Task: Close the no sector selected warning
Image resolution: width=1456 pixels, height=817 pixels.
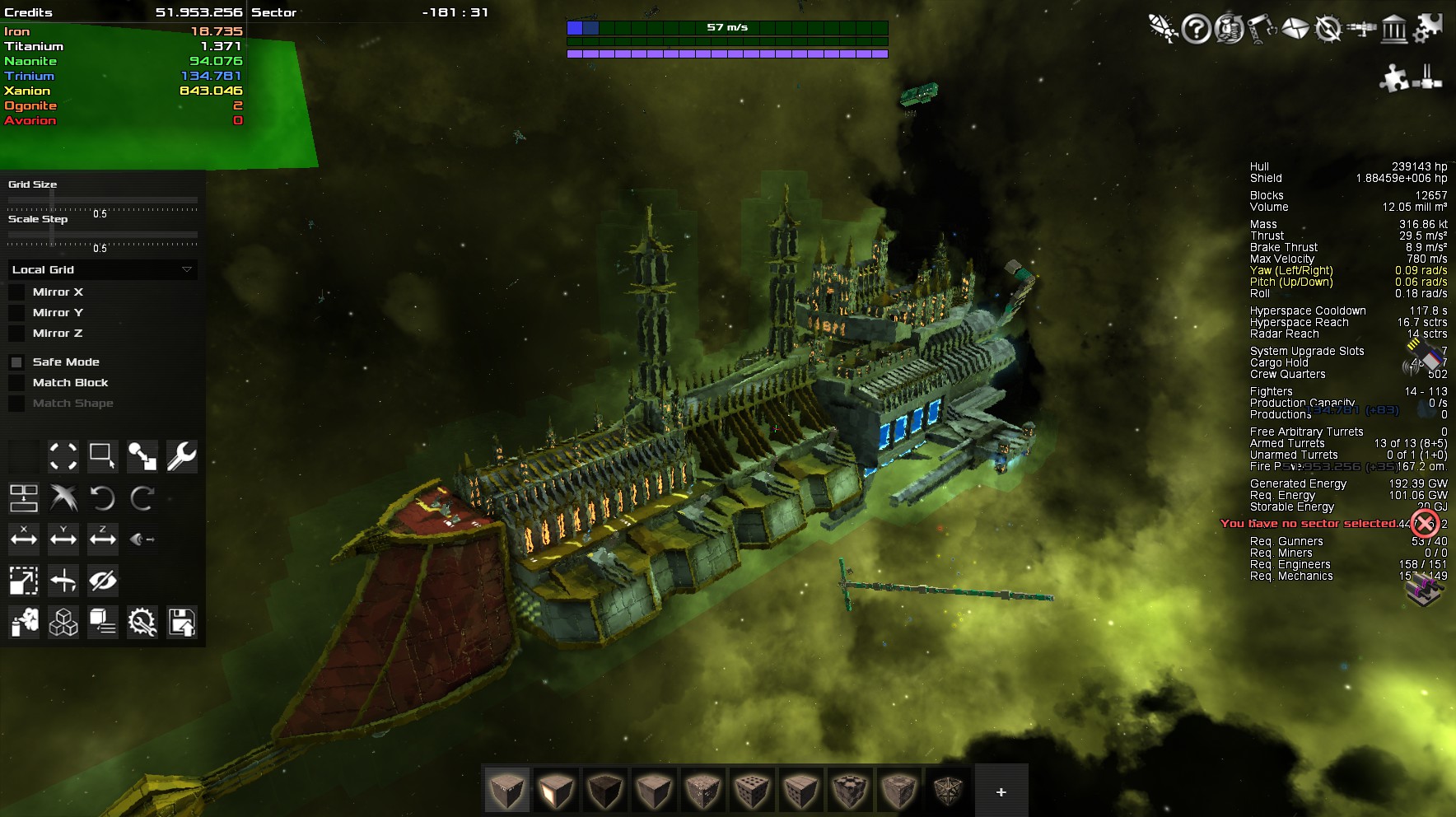Action: [1424, 523]
